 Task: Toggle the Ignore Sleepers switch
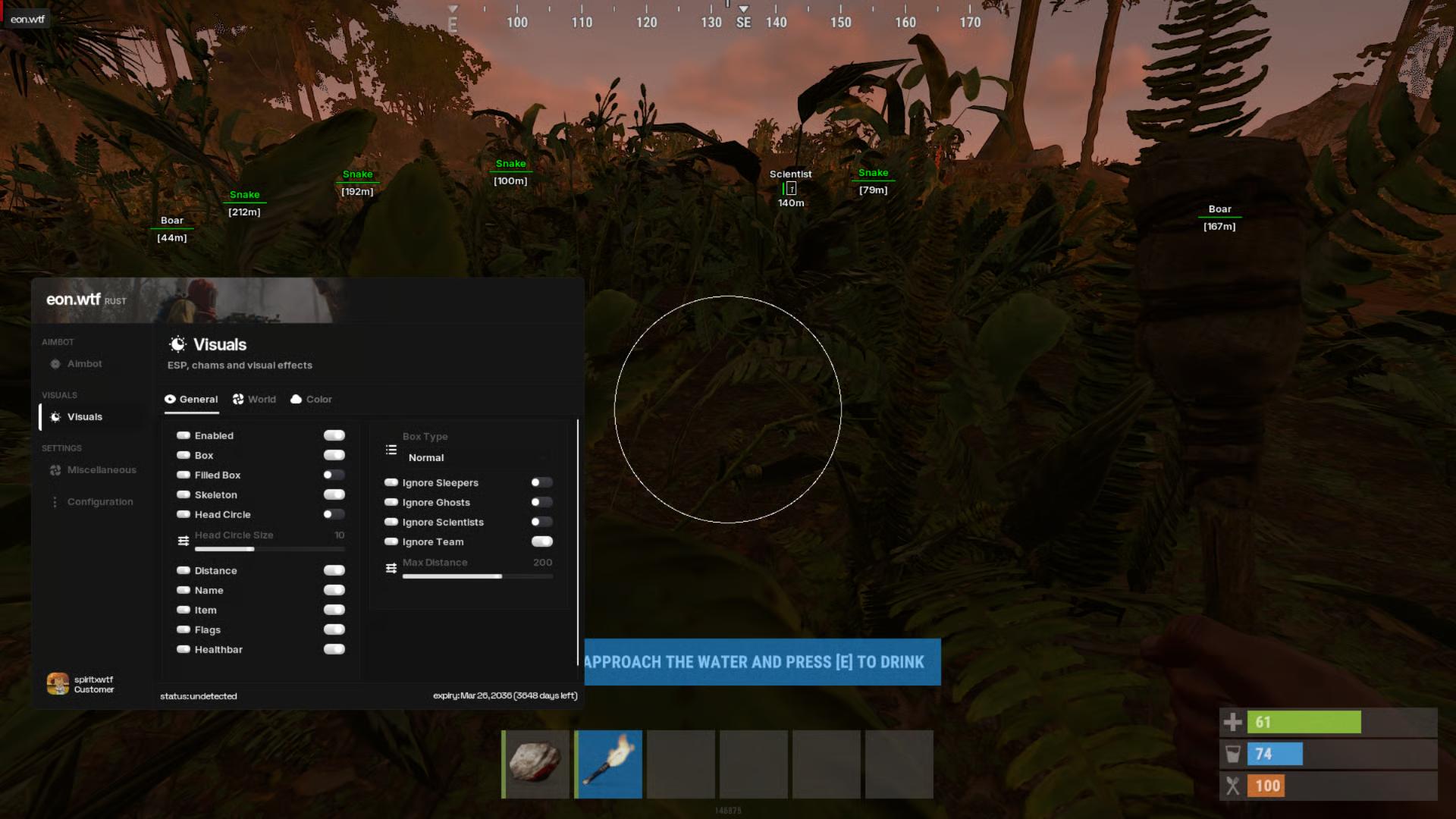point(541,483)
